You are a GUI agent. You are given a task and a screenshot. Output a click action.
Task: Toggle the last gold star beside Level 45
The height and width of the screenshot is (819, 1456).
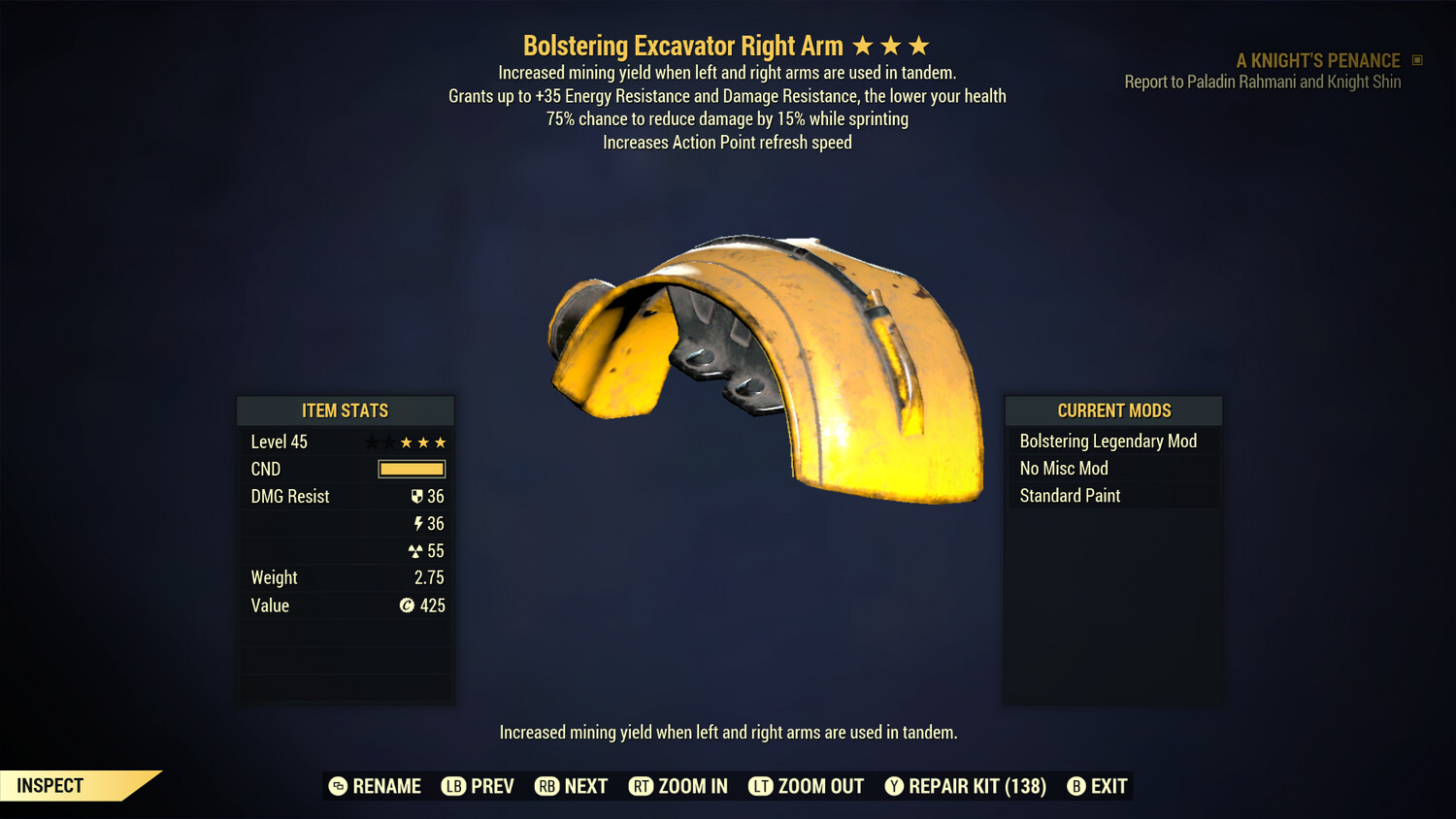click(440, 442)
